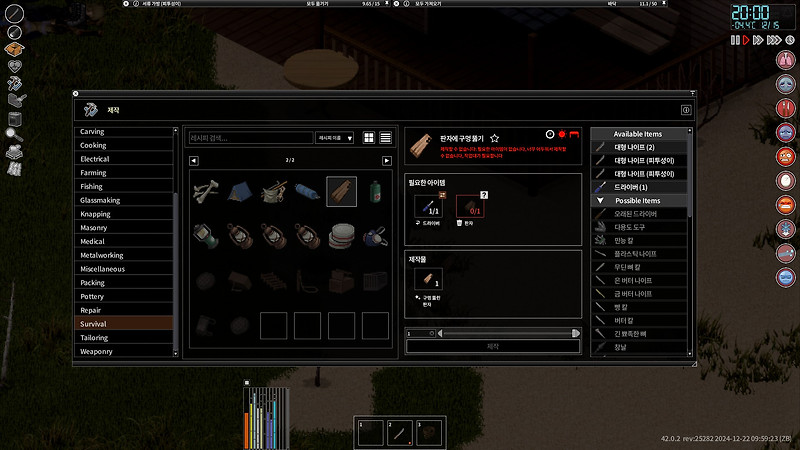Screen dimensions: 800x450
Task: Favorite the recipe with the star
Action: [x=494, y=138]
